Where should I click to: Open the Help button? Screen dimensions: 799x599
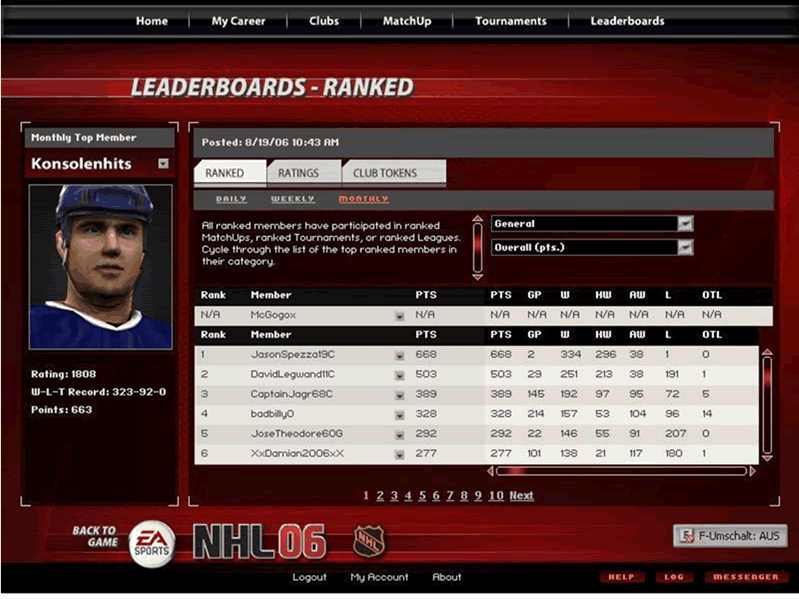622,577
